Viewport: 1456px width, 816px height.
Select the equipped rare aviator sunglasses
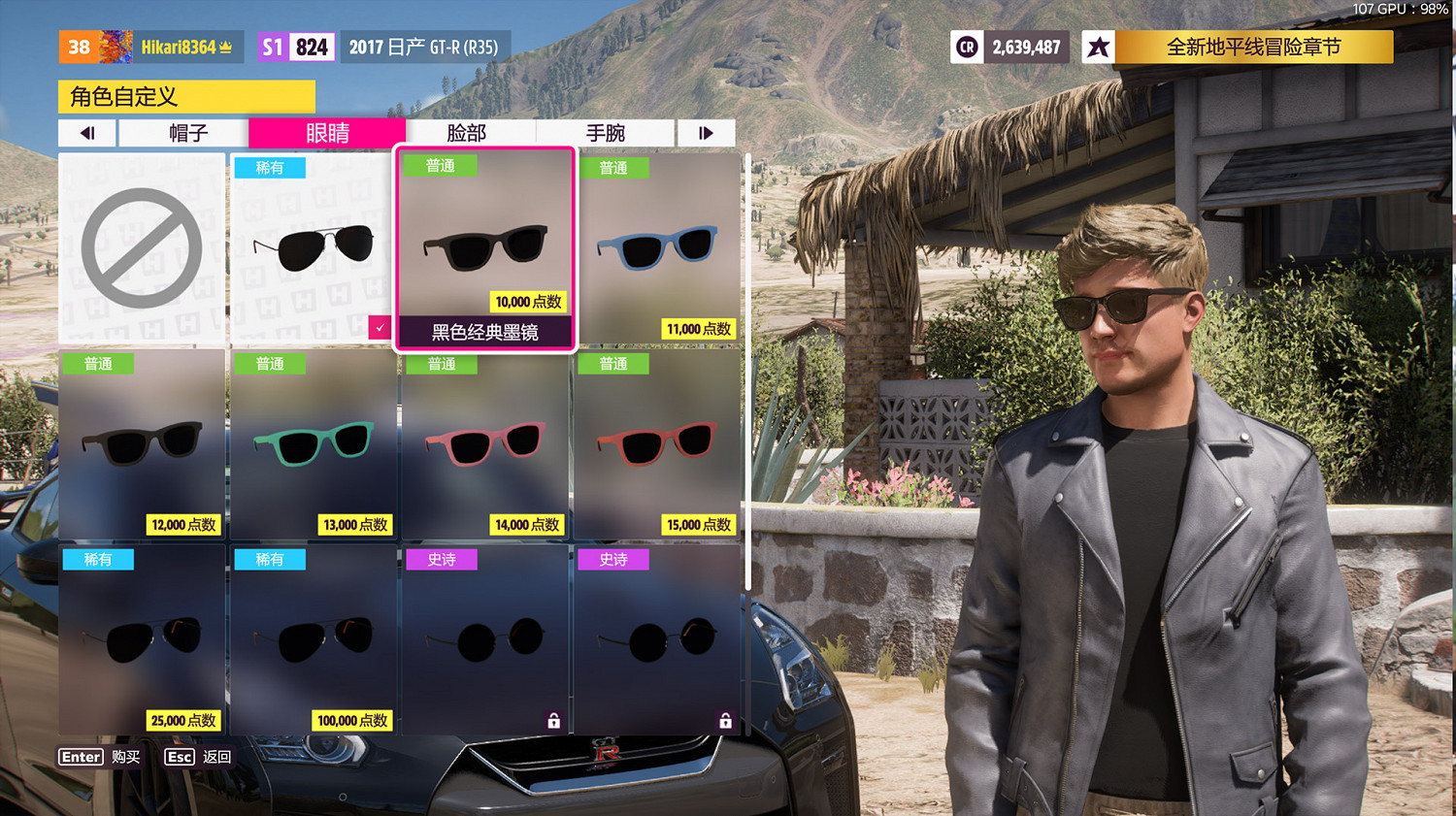click(x=313, y=248)
